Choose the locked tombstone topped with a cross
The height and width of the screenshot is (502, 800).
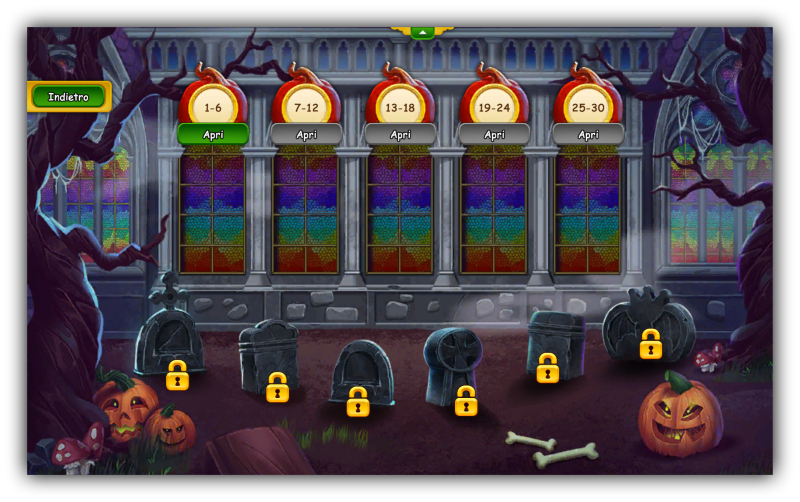(170, 340)
